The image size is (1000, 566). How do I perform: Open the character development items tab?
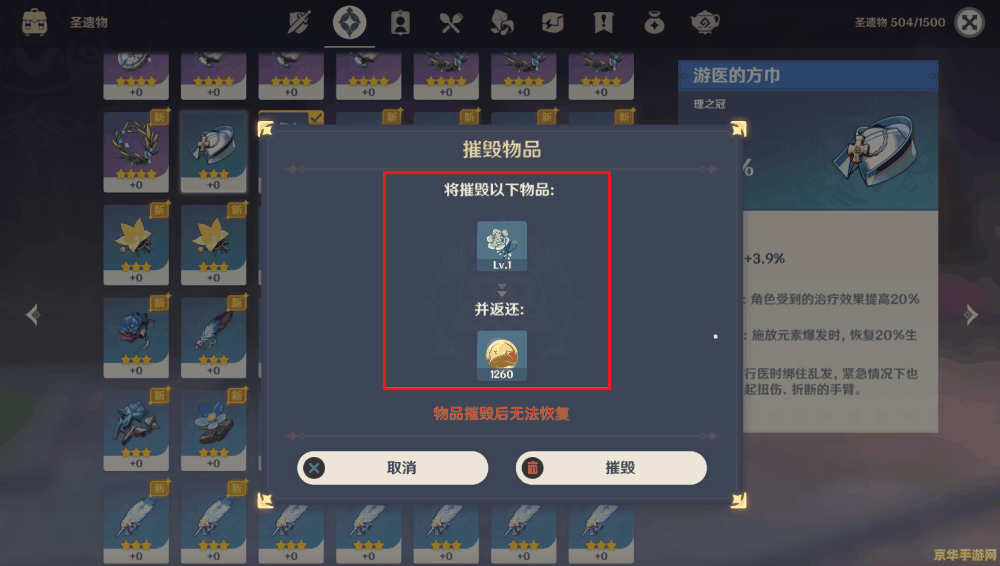point(400,22)
